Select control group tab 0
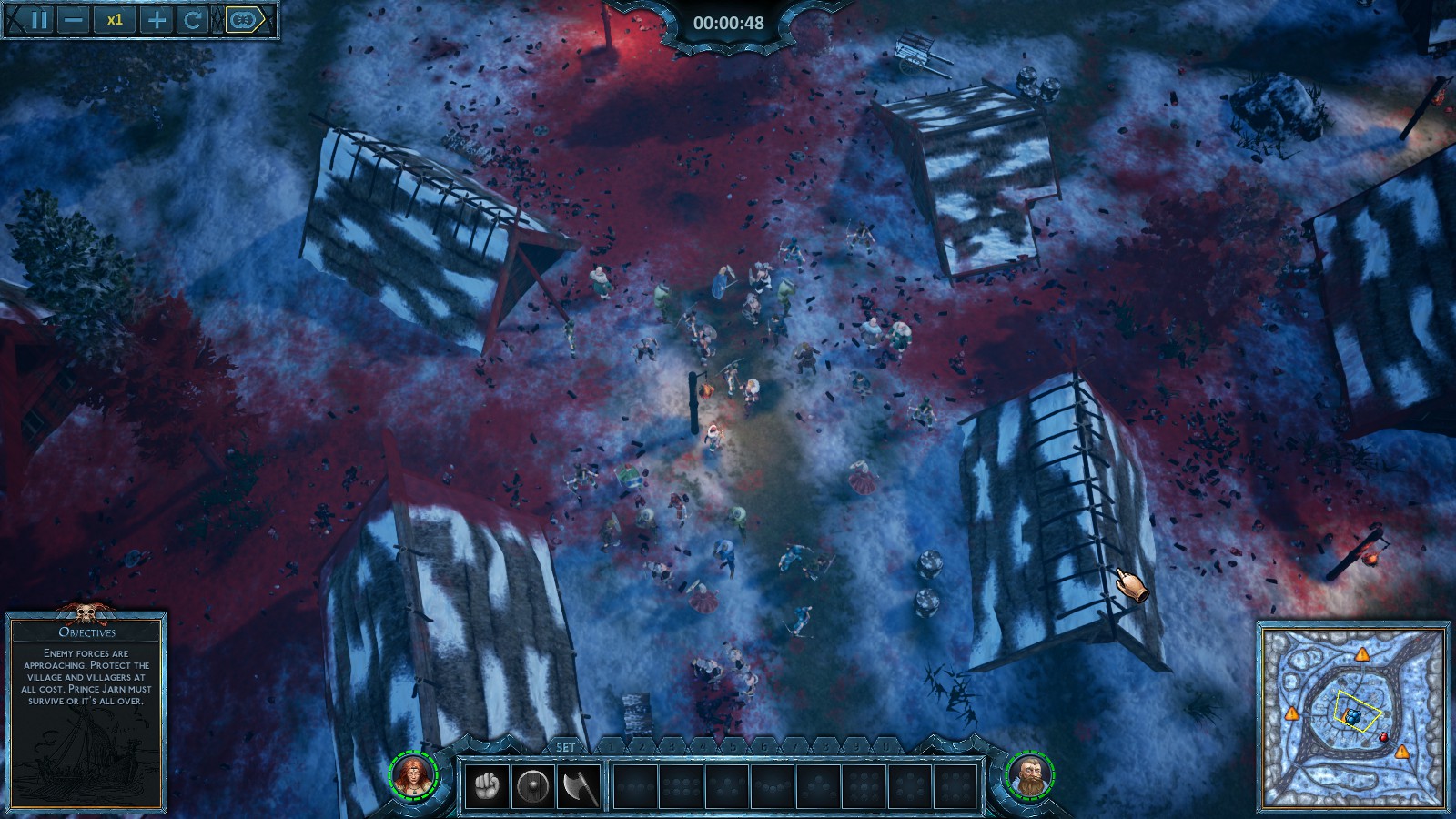1456x819 pixels. 887,747
